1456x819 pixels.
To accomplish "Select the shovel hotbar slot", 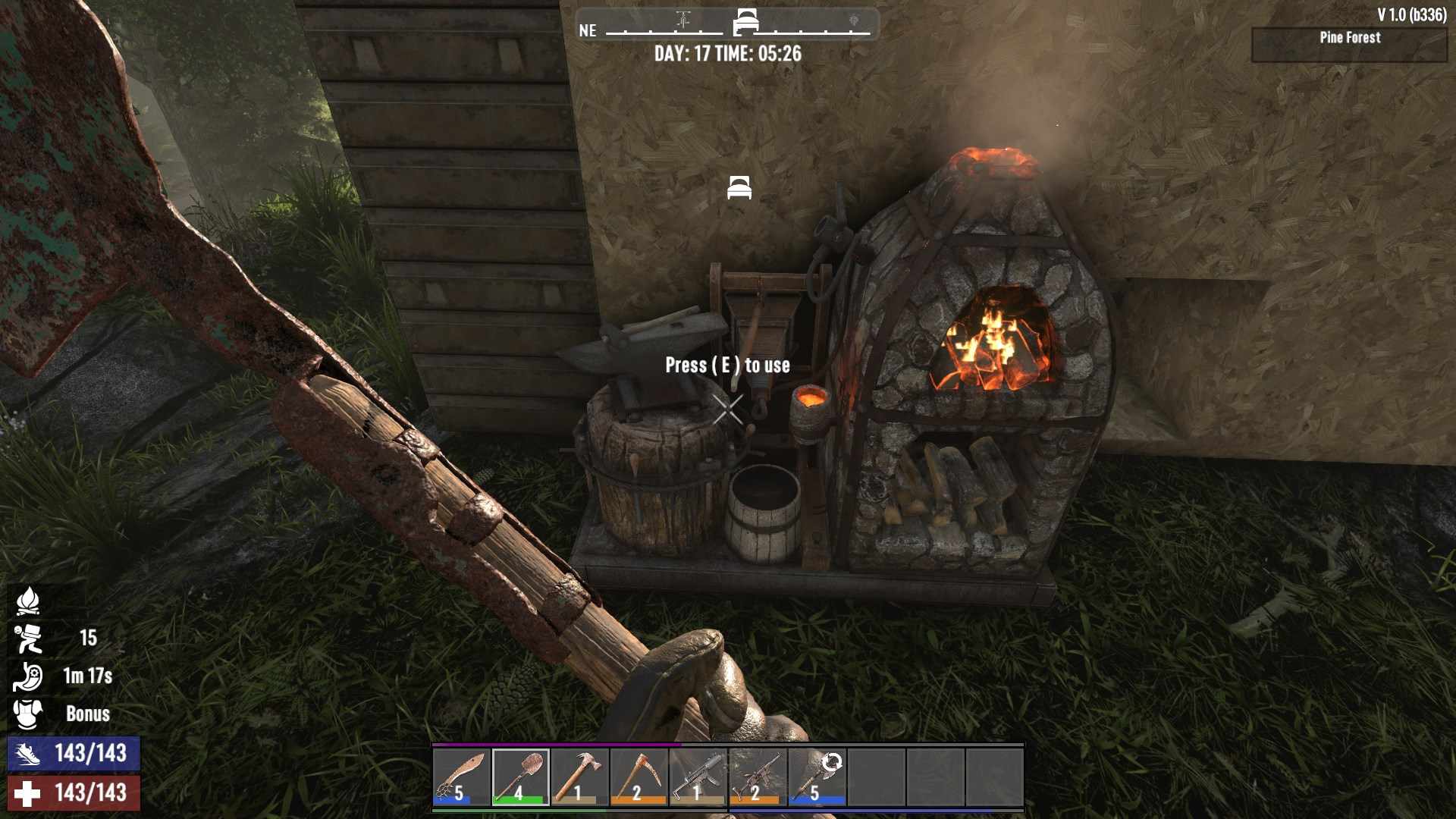I will point(521,777).
